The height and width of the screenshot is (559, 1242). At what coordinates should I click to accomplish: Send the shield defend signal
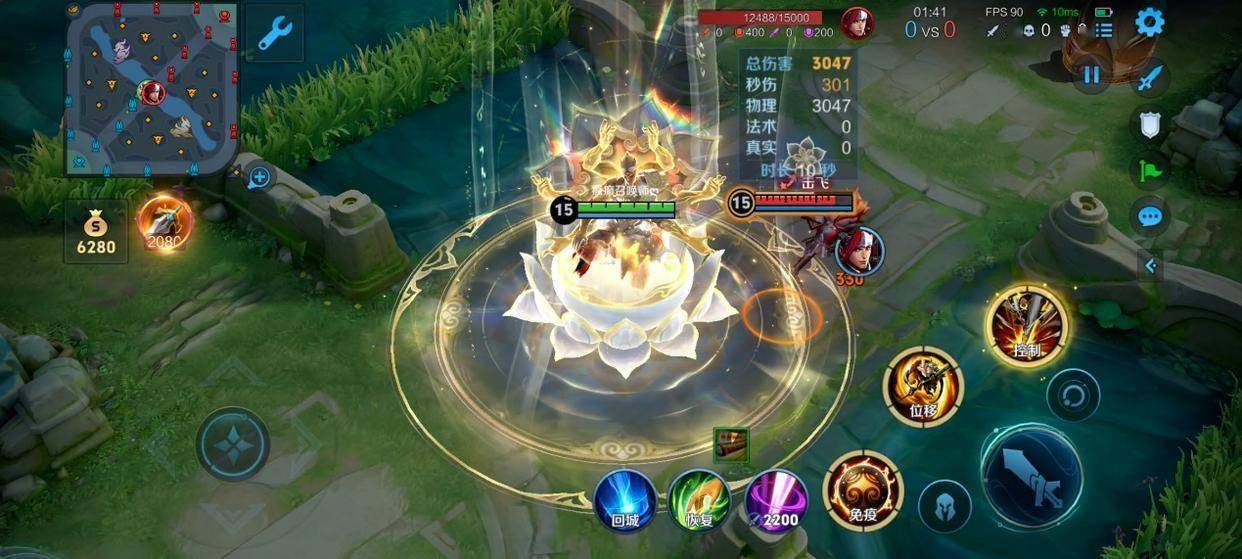[x=1151, y=124]
